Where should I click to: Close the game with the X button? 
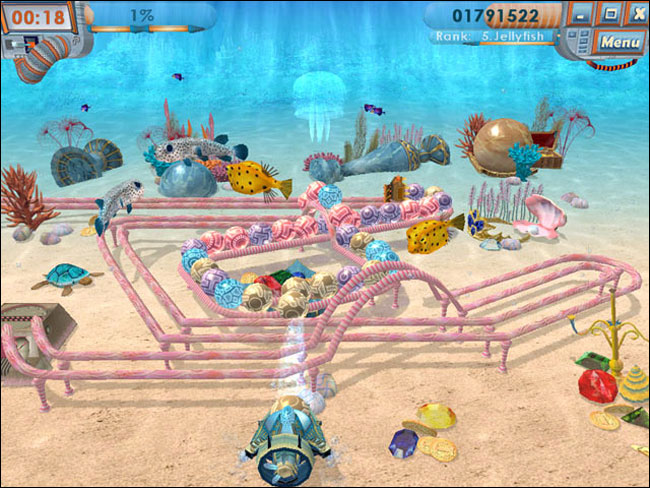[x=637, y=14]
